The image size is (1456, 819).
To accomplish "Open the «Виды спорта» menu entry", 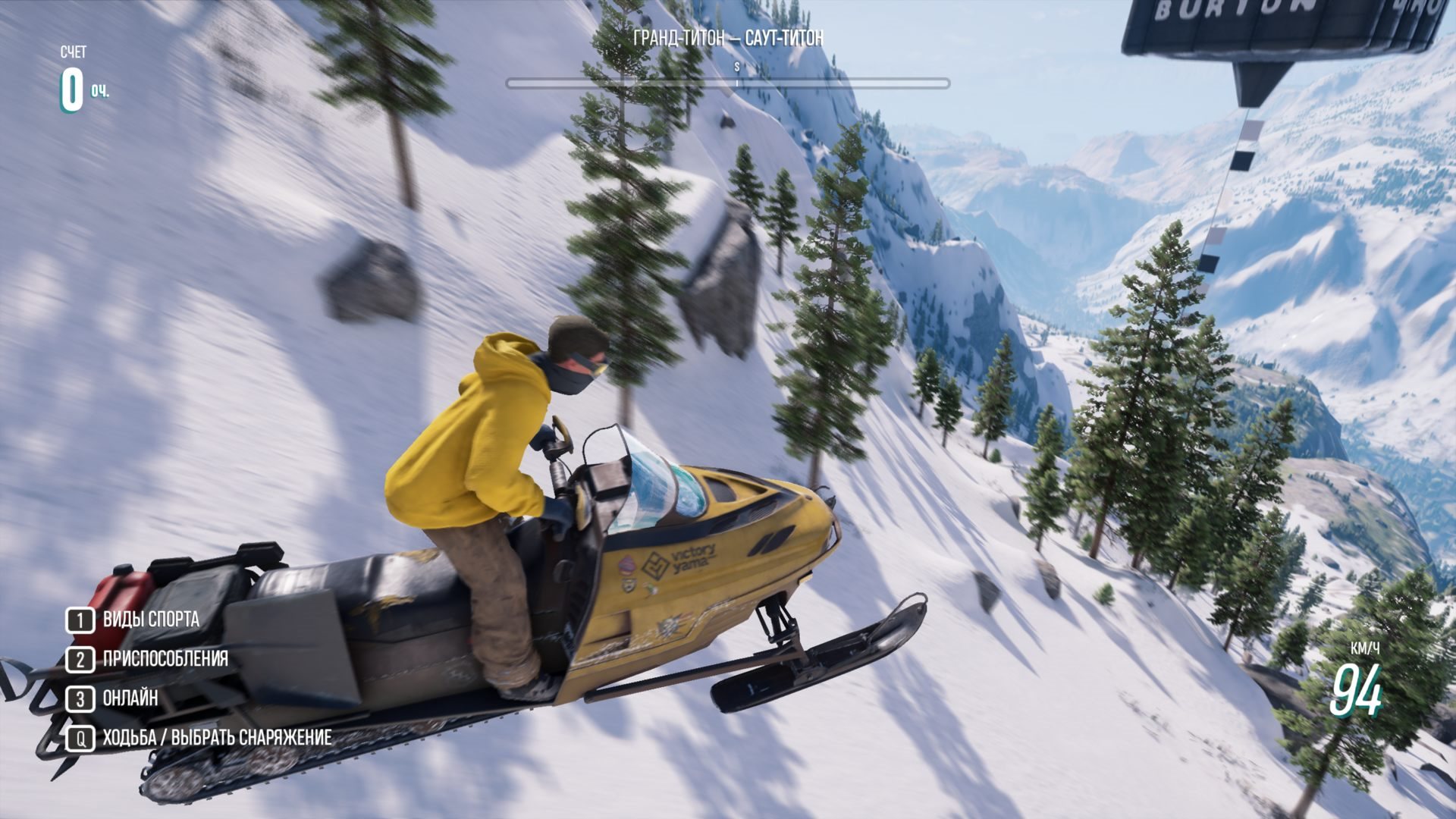I will [150, 620].
